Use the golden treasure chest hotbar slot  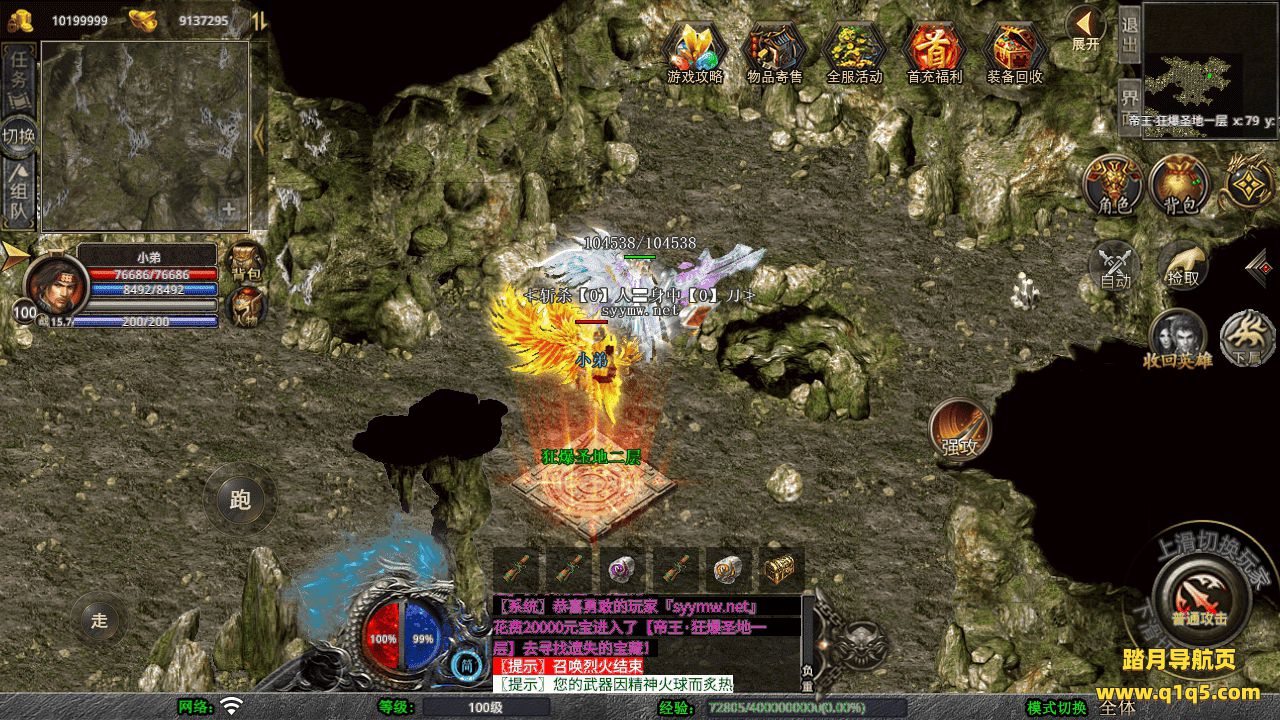(780, 569)
